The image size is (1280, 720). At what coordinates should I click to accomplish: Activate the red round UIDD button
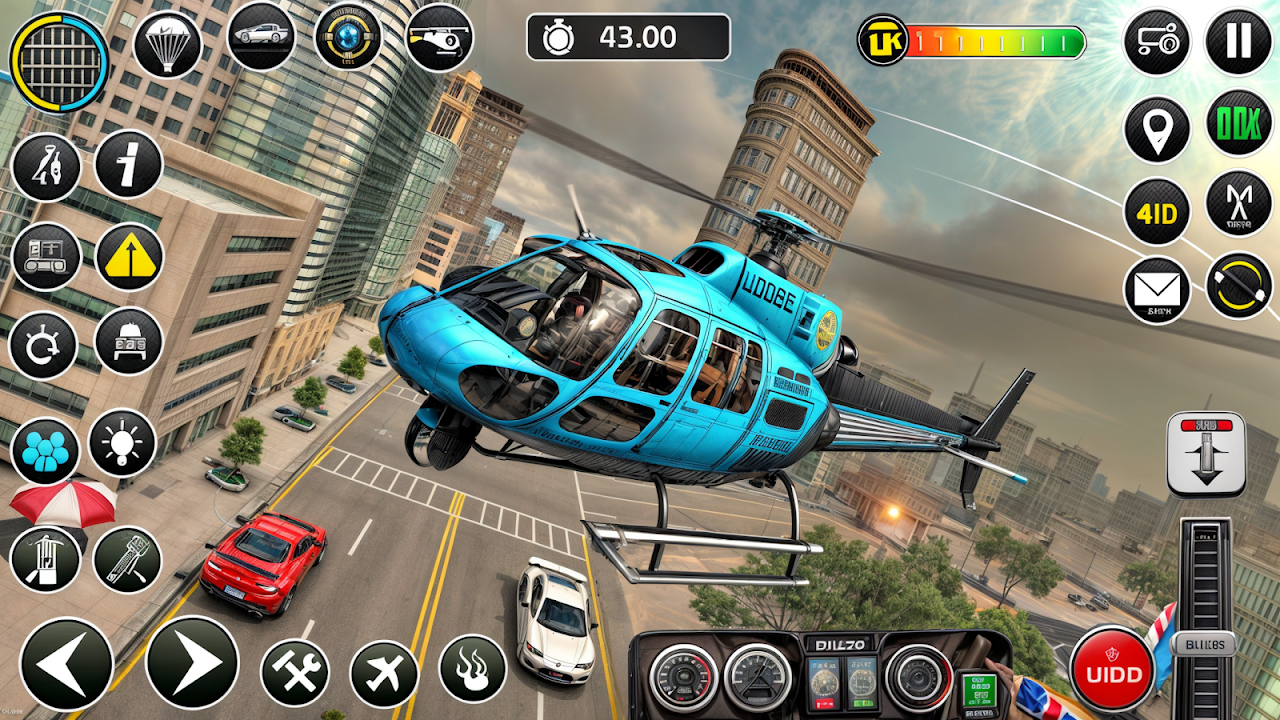tap(1112, 670)
